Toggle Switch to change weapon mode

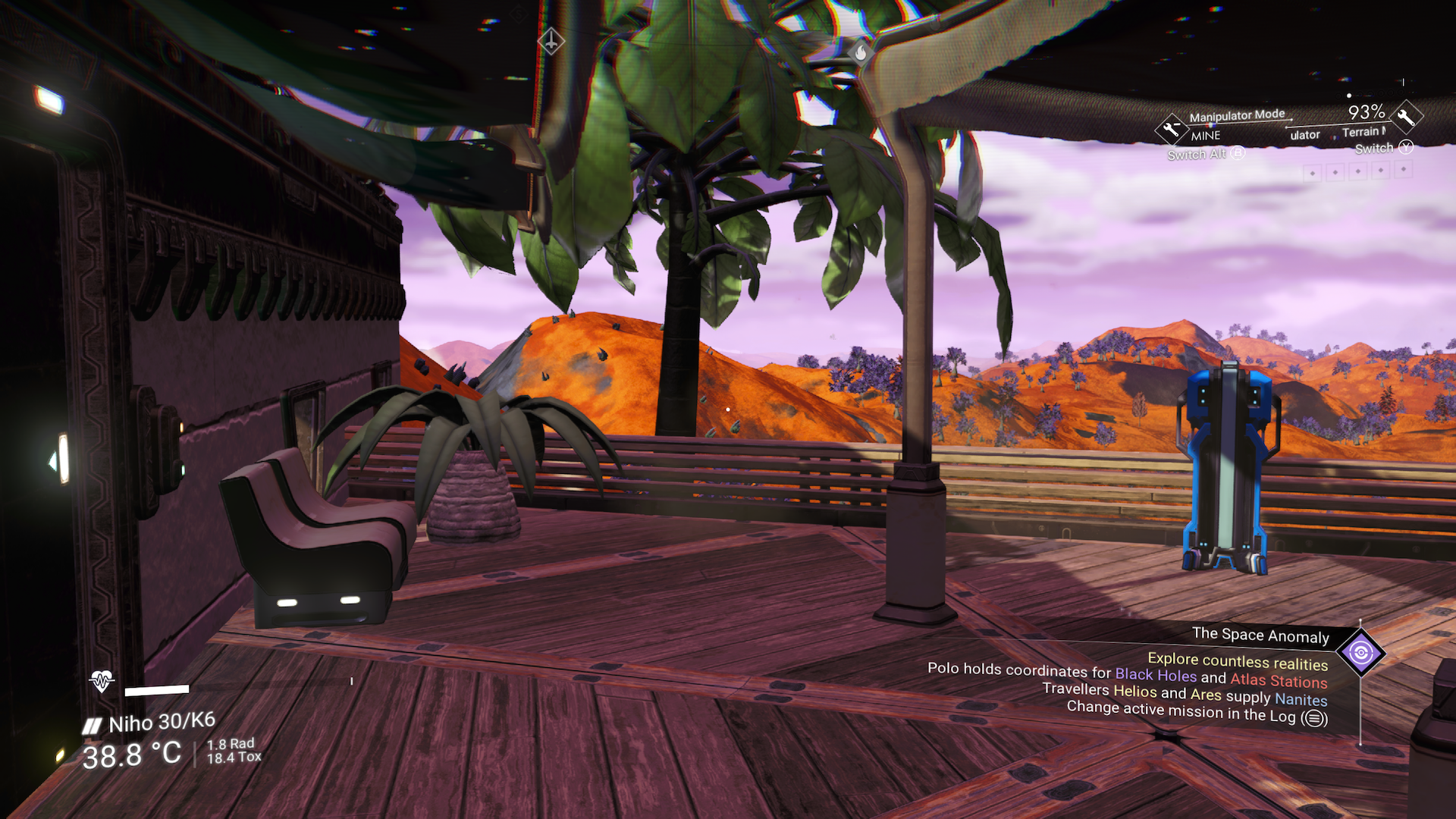[1407, 149]
